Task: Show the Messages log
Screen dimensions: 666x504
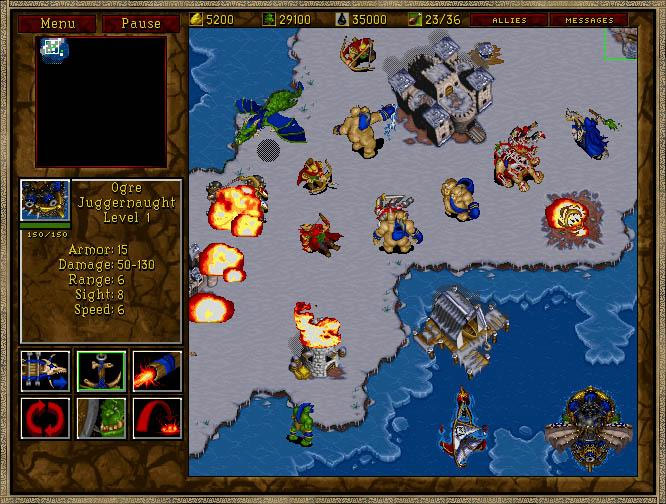Action: point(590,19)
